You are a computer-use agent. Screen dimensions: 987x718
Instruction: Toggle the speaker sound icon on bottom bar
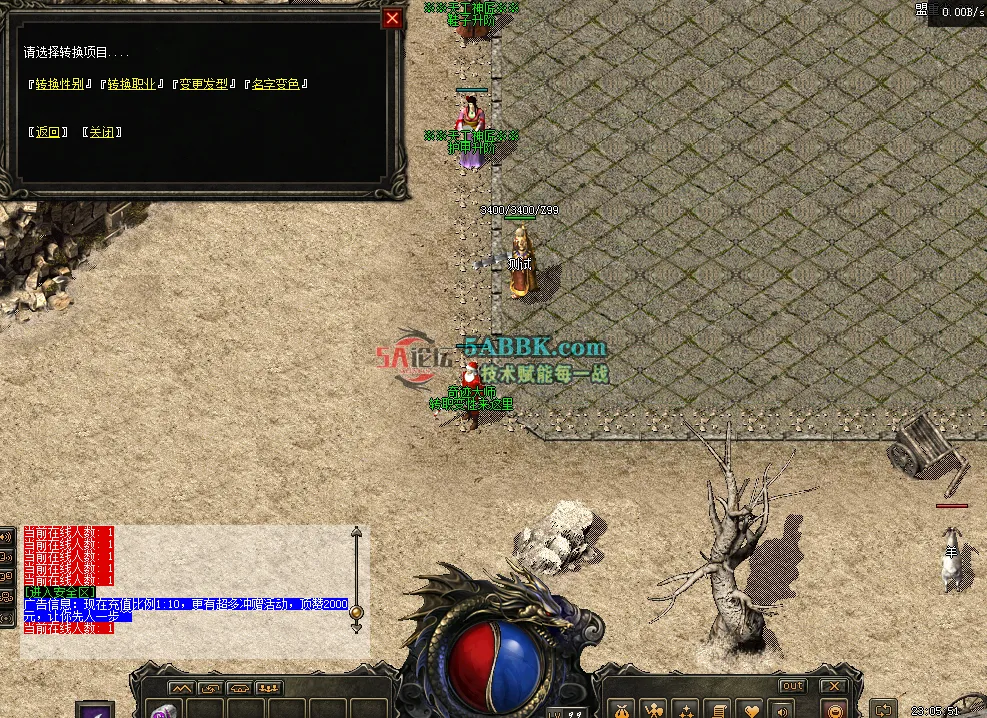coord(782,709)
